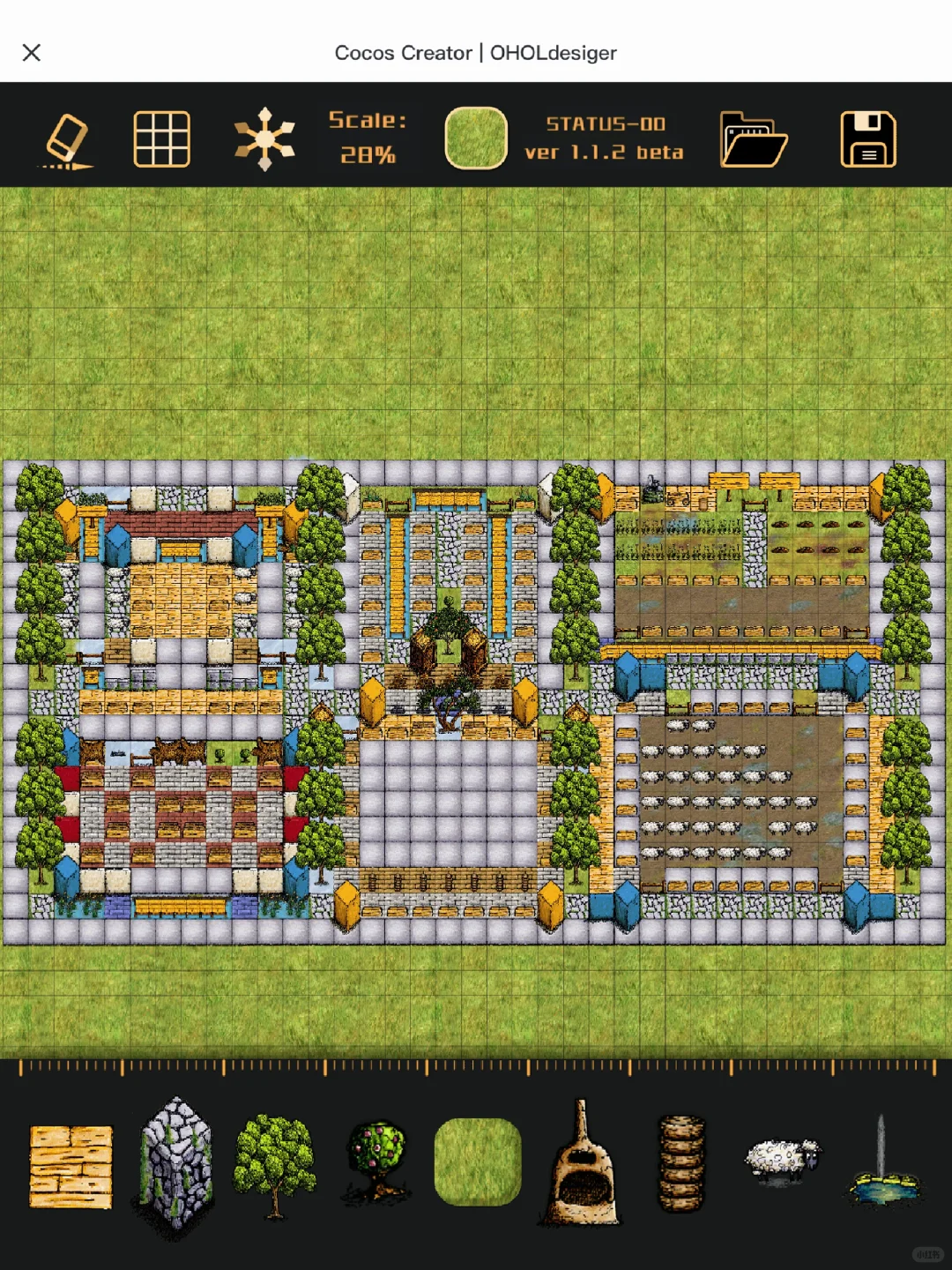
Task: Choose the grass tile in the palette
Action: (478, 1162)
